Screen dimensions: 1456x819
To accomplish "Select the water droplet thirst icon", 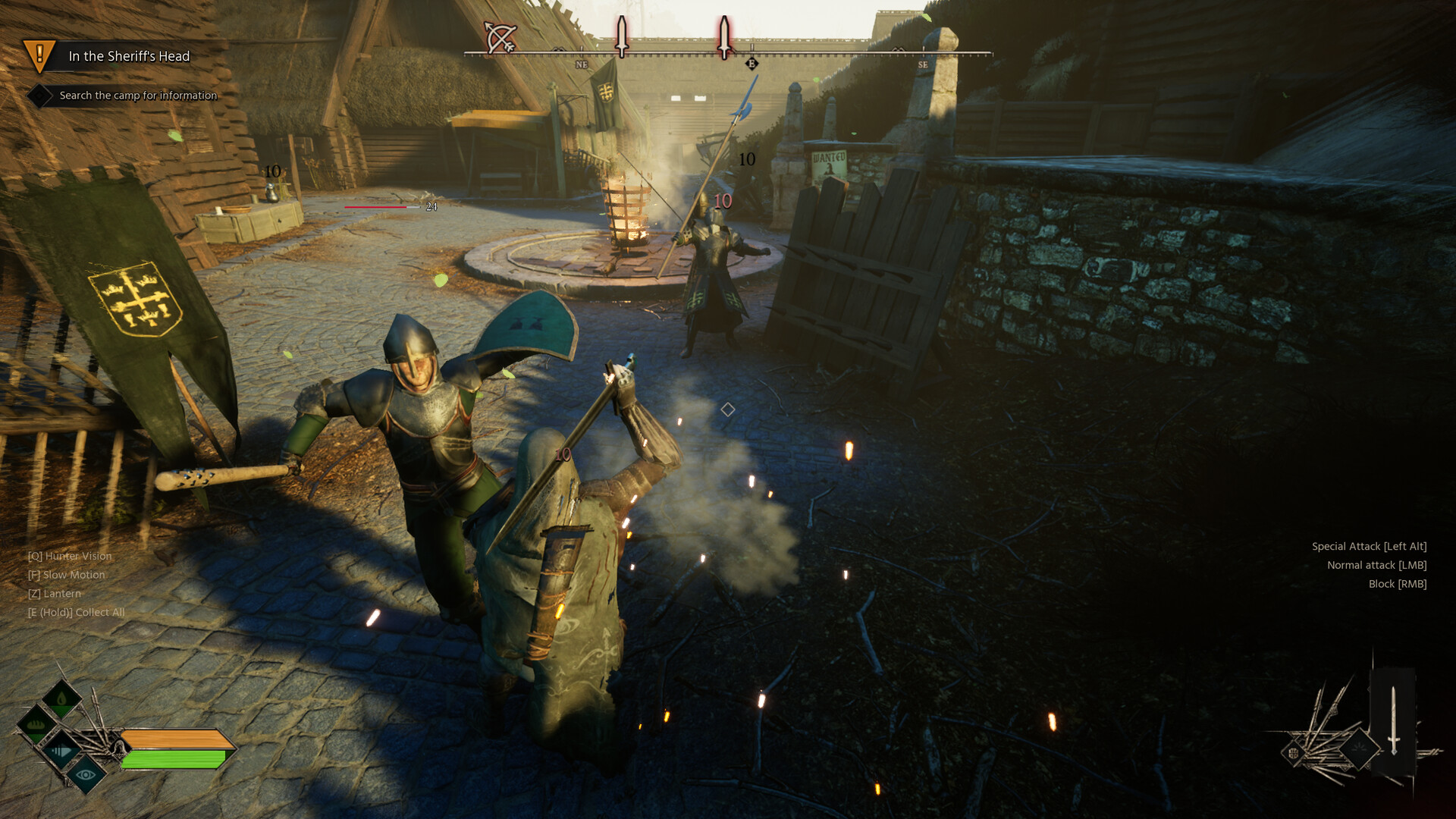I will (61, 698).
